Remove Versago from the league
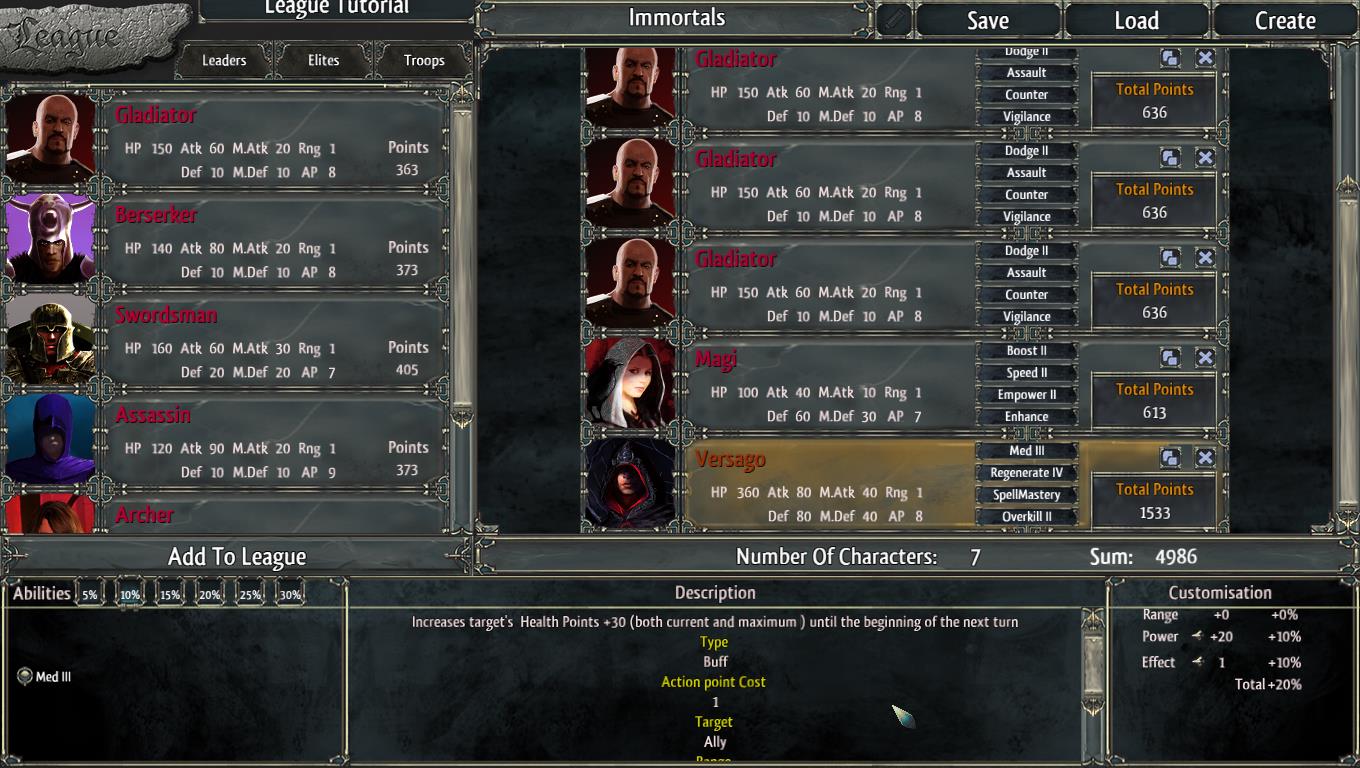Image resolution: width=1360 pixels, height=768 pixels. point(1205,458)
